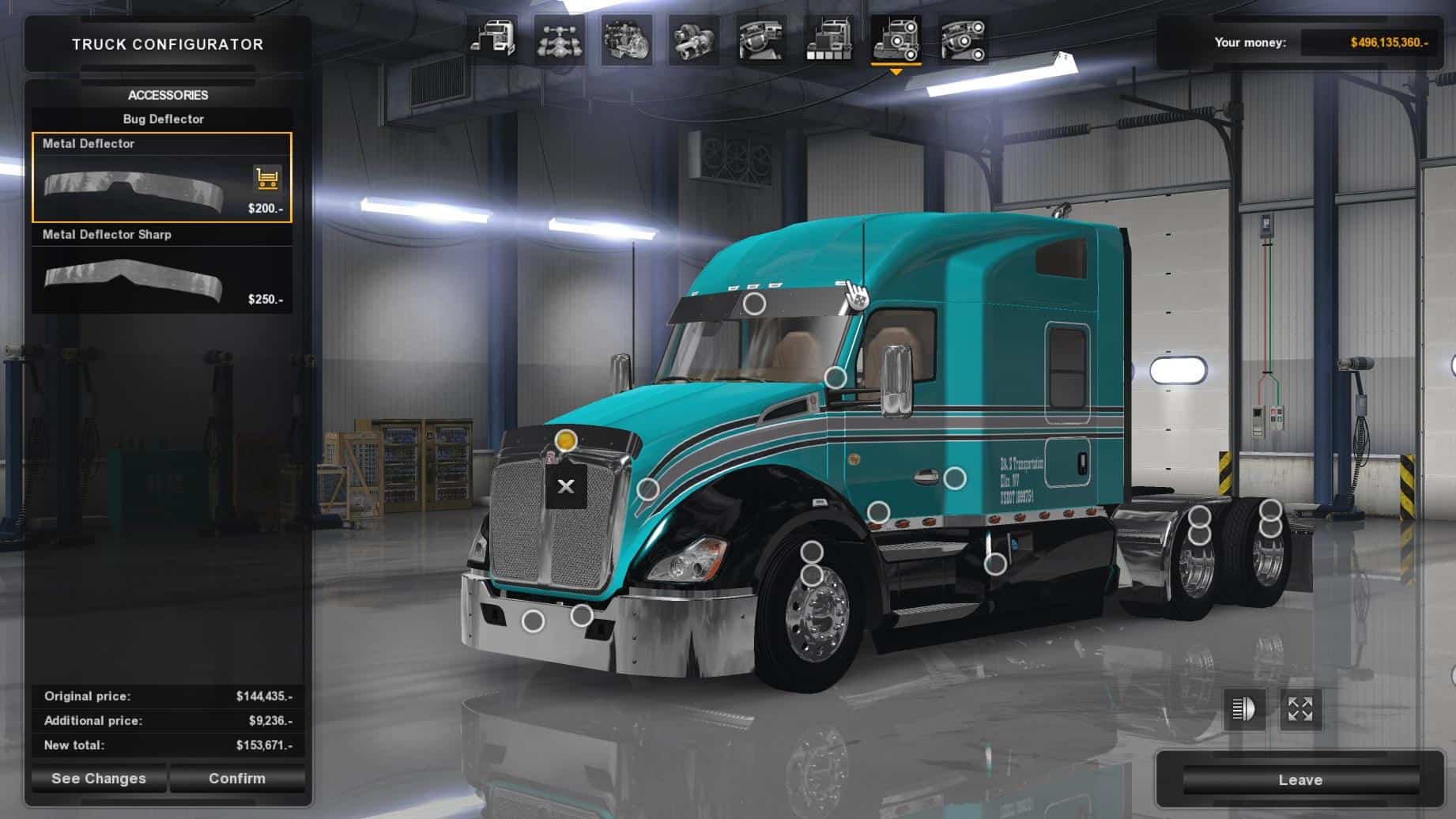
Task: Open the See Changes summary
Action: click(99, 779)
